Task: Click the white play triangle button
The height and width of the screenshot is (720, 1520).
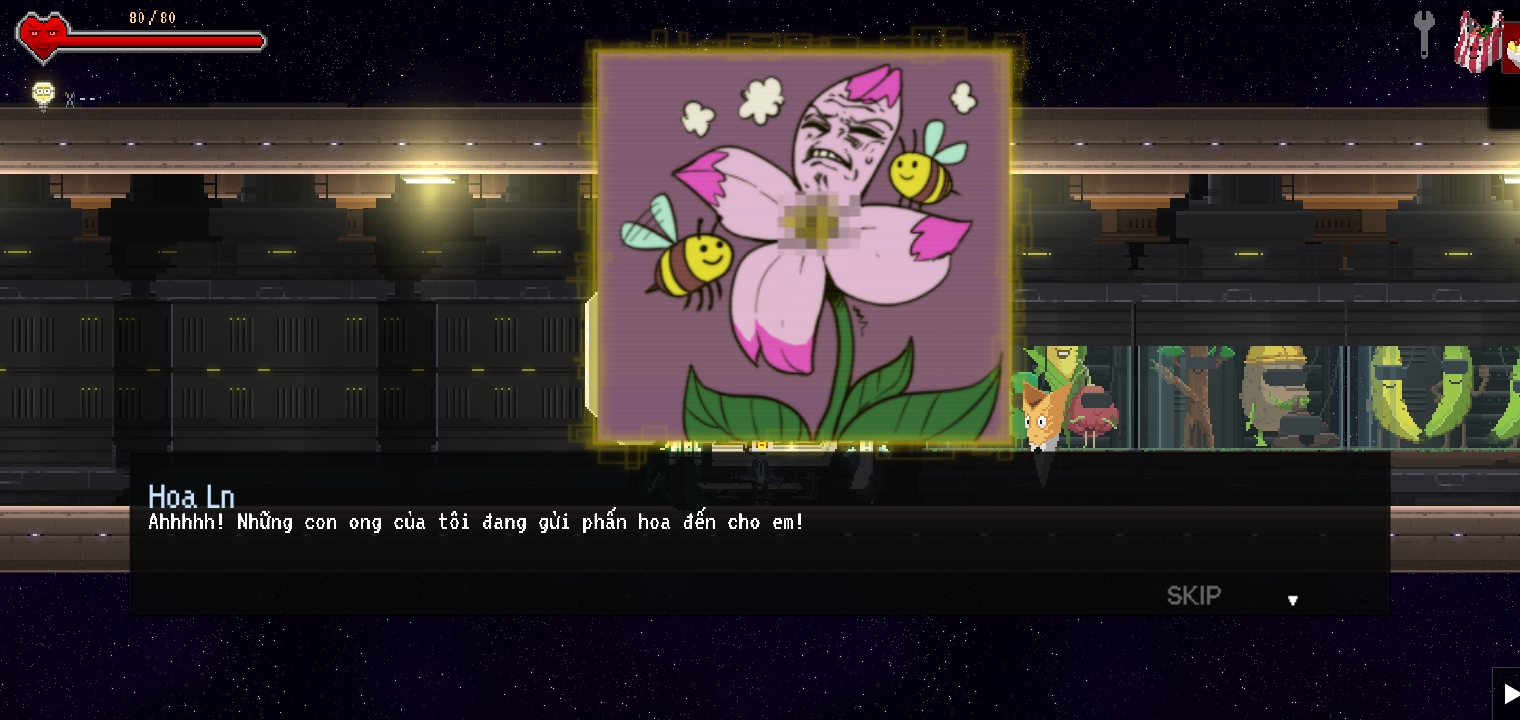Action: point(1509,694)
